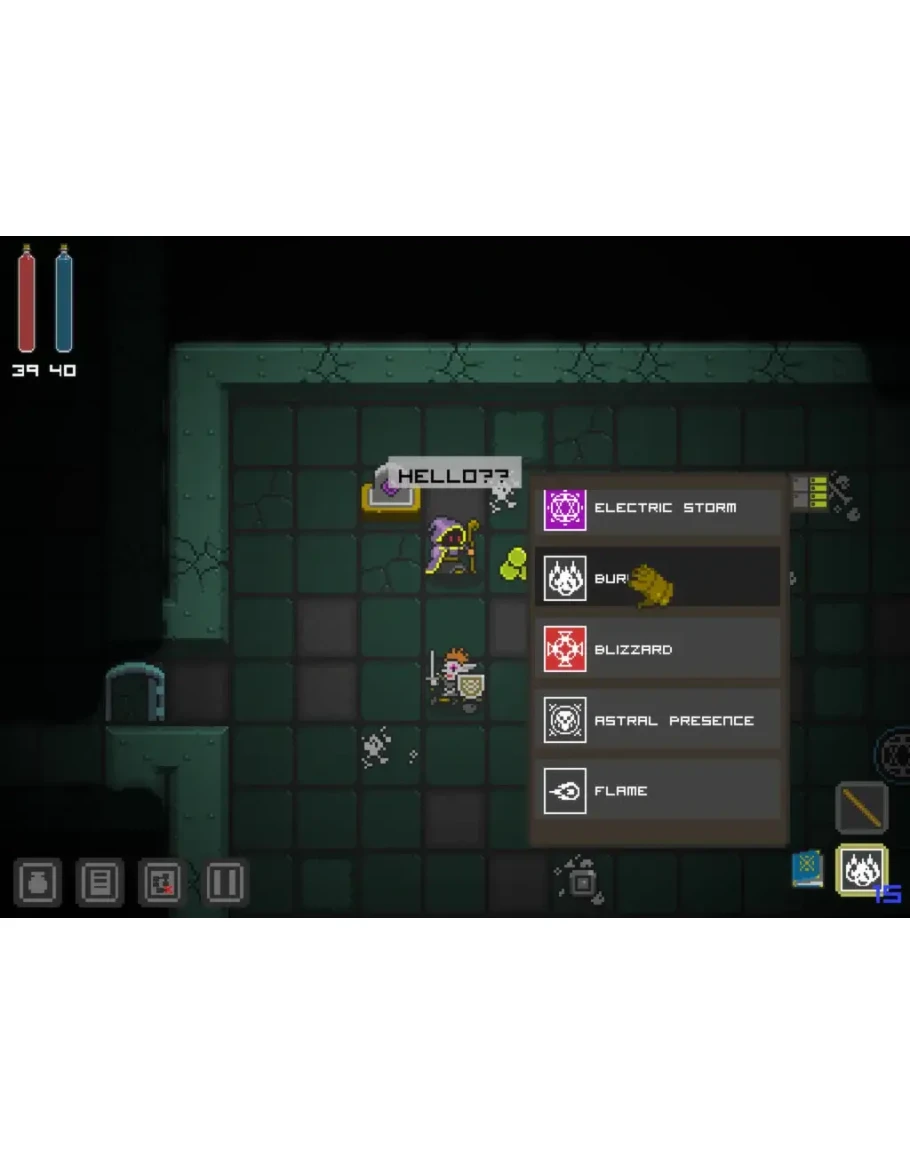910x1155 pixels.
Task: Show the dungeon map
Action: click(x=162, y=883)
